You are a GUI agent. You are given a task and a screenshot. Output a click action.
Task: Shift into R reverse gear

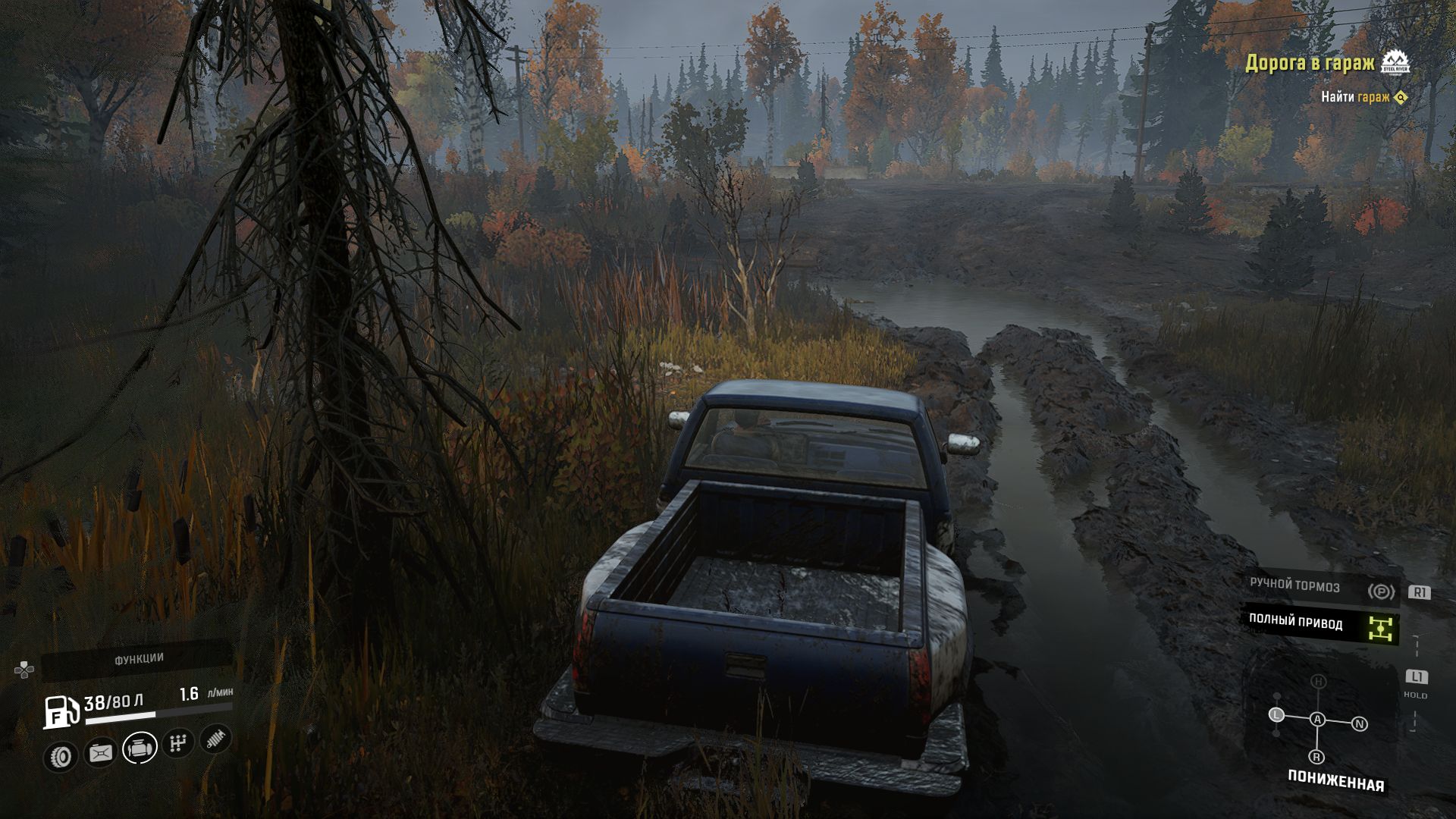click(1316, 757)
